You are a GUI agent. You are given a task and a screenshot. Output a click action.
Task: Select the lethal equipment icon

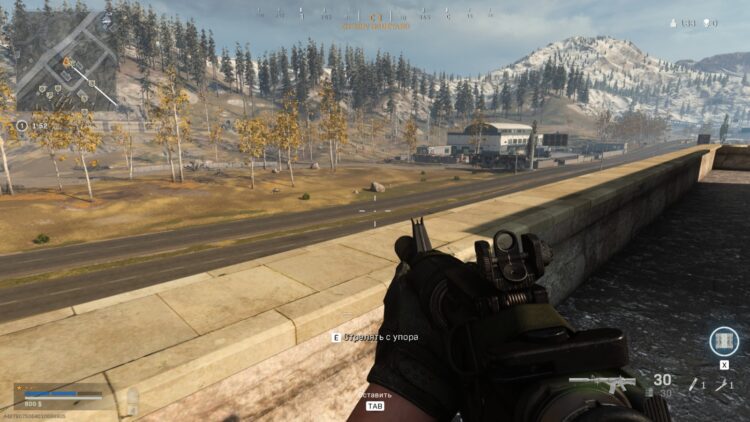[693, 384]
